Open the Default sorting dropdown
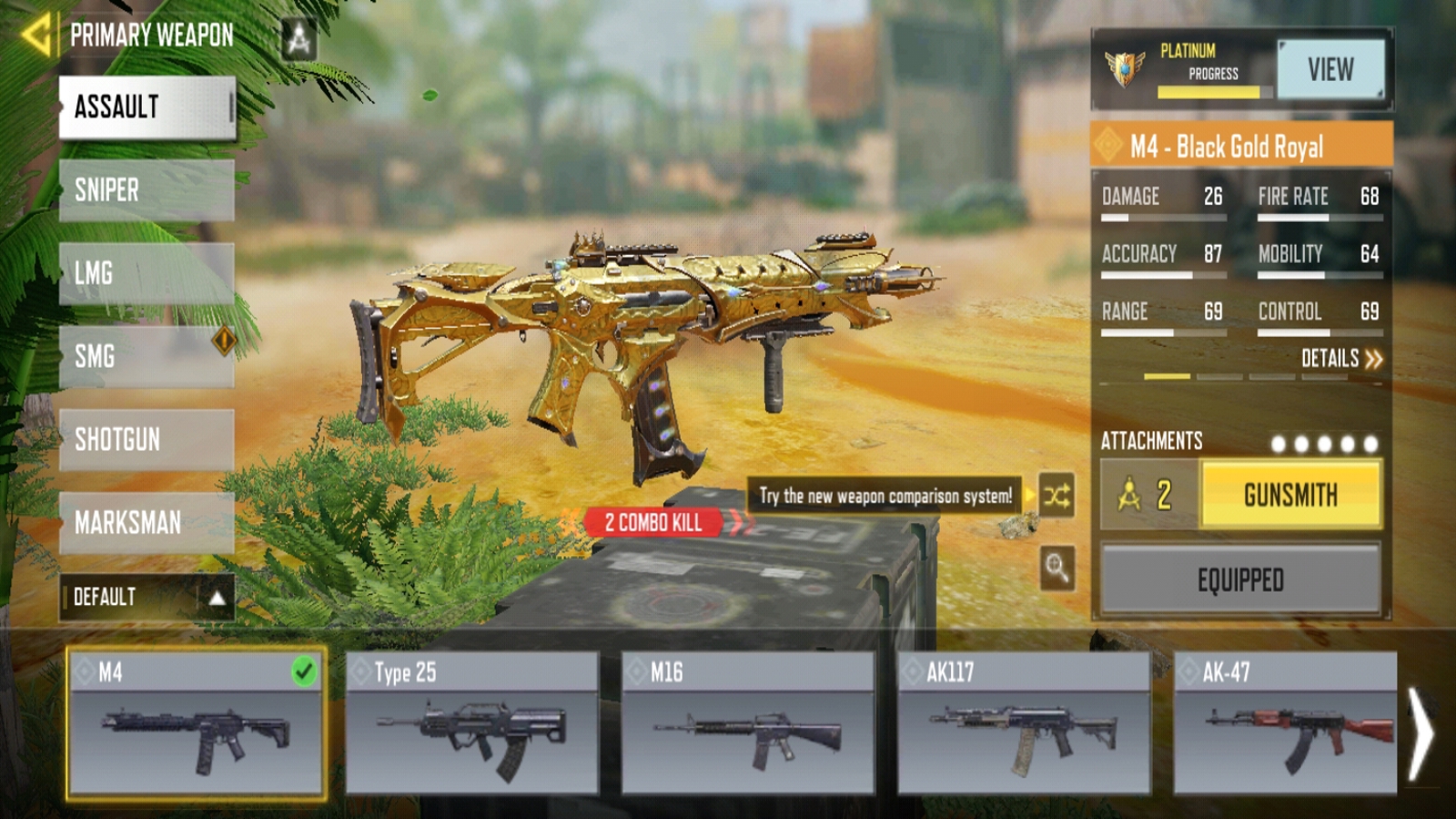This screenshot has height=819, width=1456. (147, 597)
